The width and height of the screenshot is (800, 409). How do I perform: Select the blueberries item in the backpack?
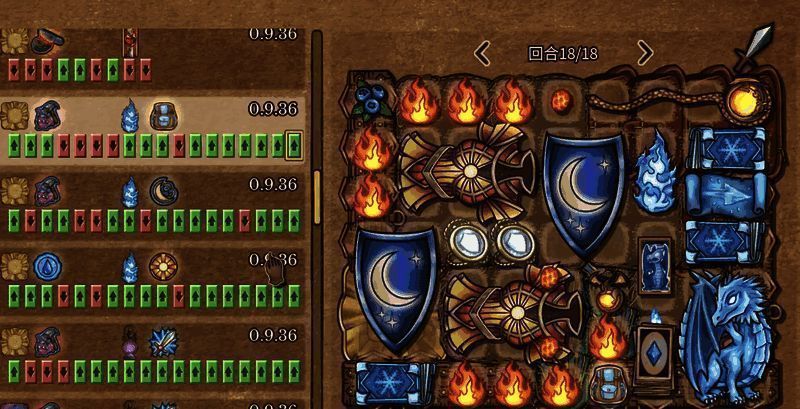tap(371, 99)
